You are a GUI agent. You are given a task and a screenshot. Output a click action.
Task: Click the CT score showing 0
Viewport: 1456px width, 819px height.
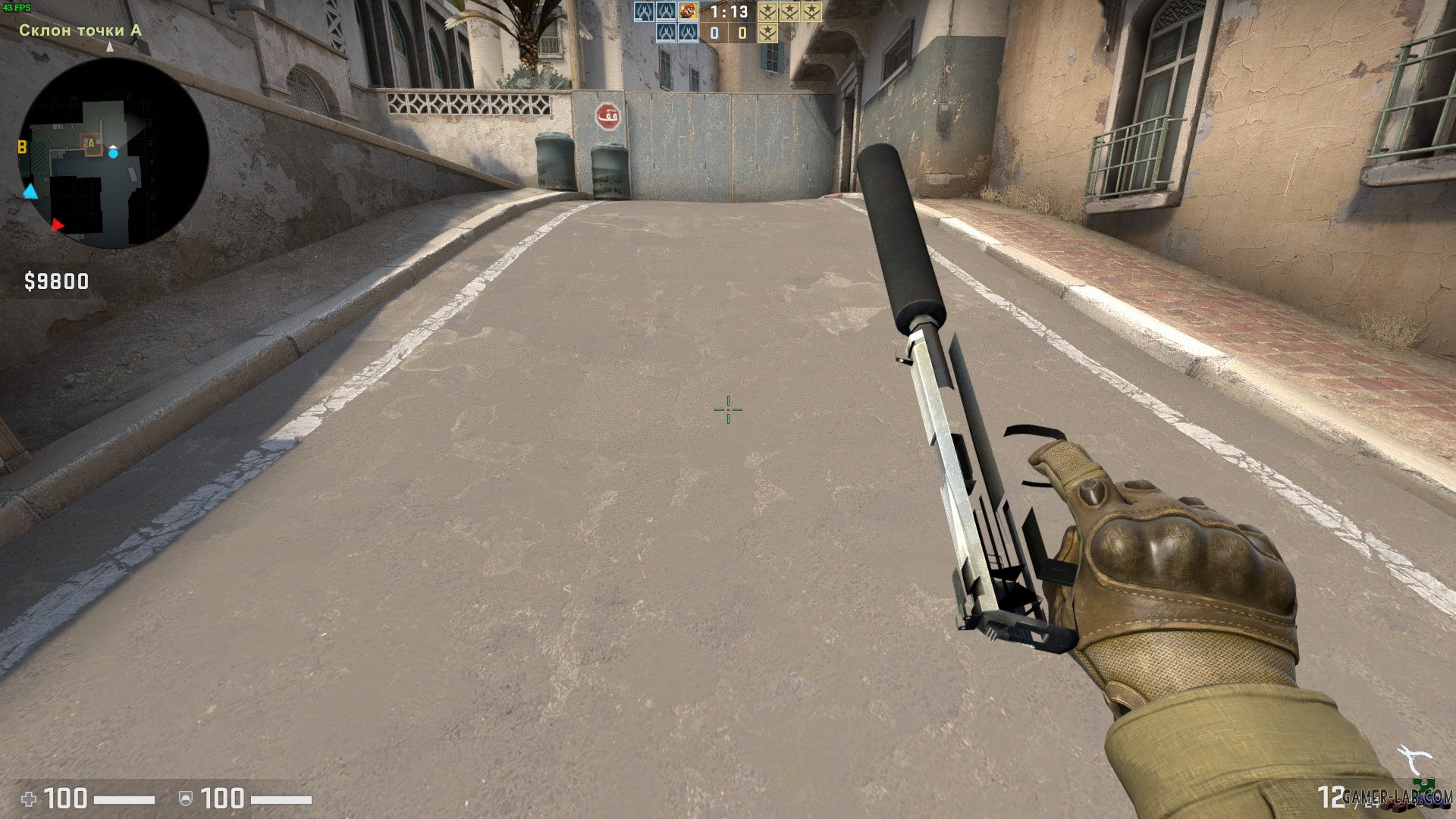coord(714,33)
